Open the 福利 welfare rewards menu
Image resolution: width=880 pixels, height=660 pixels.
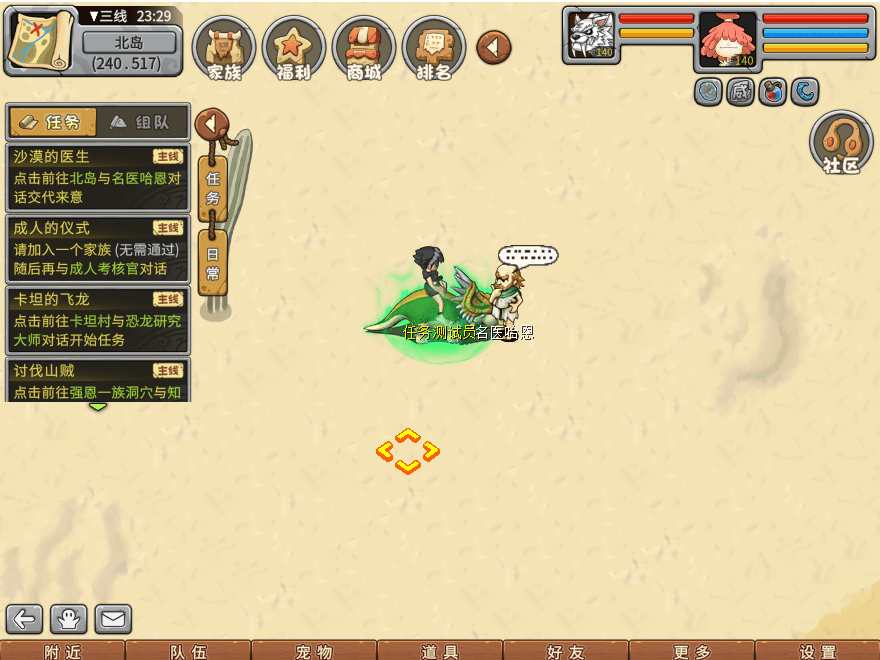click(x=294, y=49)
